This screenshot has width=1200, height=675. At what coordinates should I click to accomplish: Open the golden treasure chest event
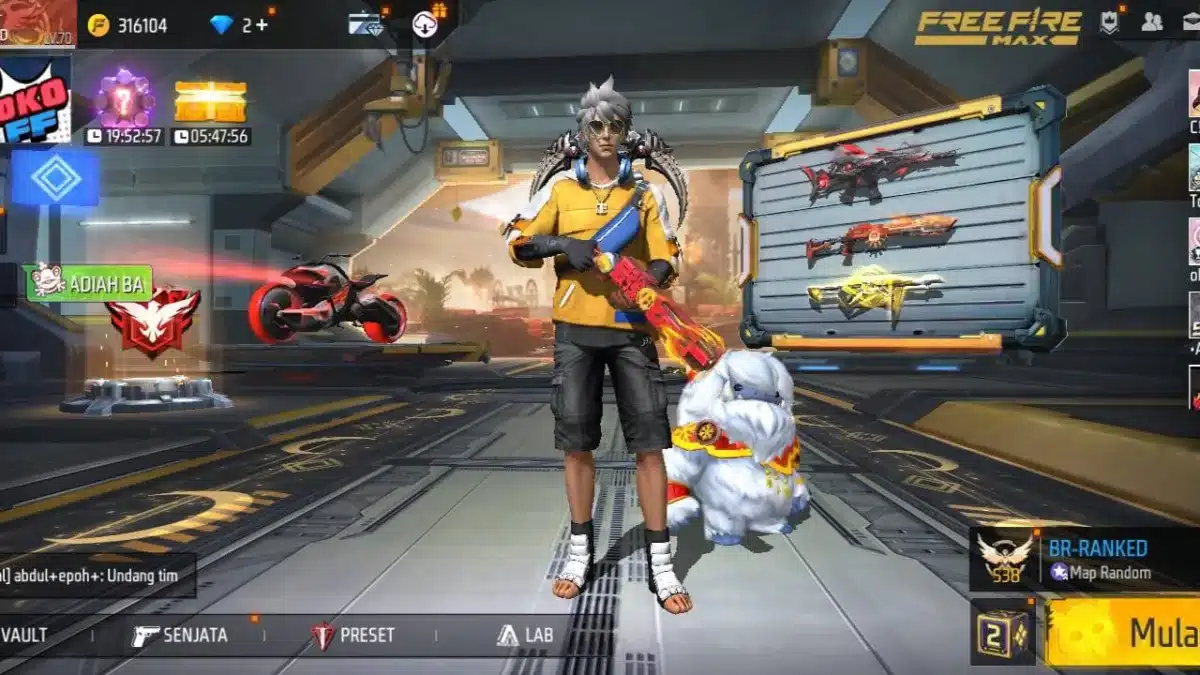coord(210,102)
